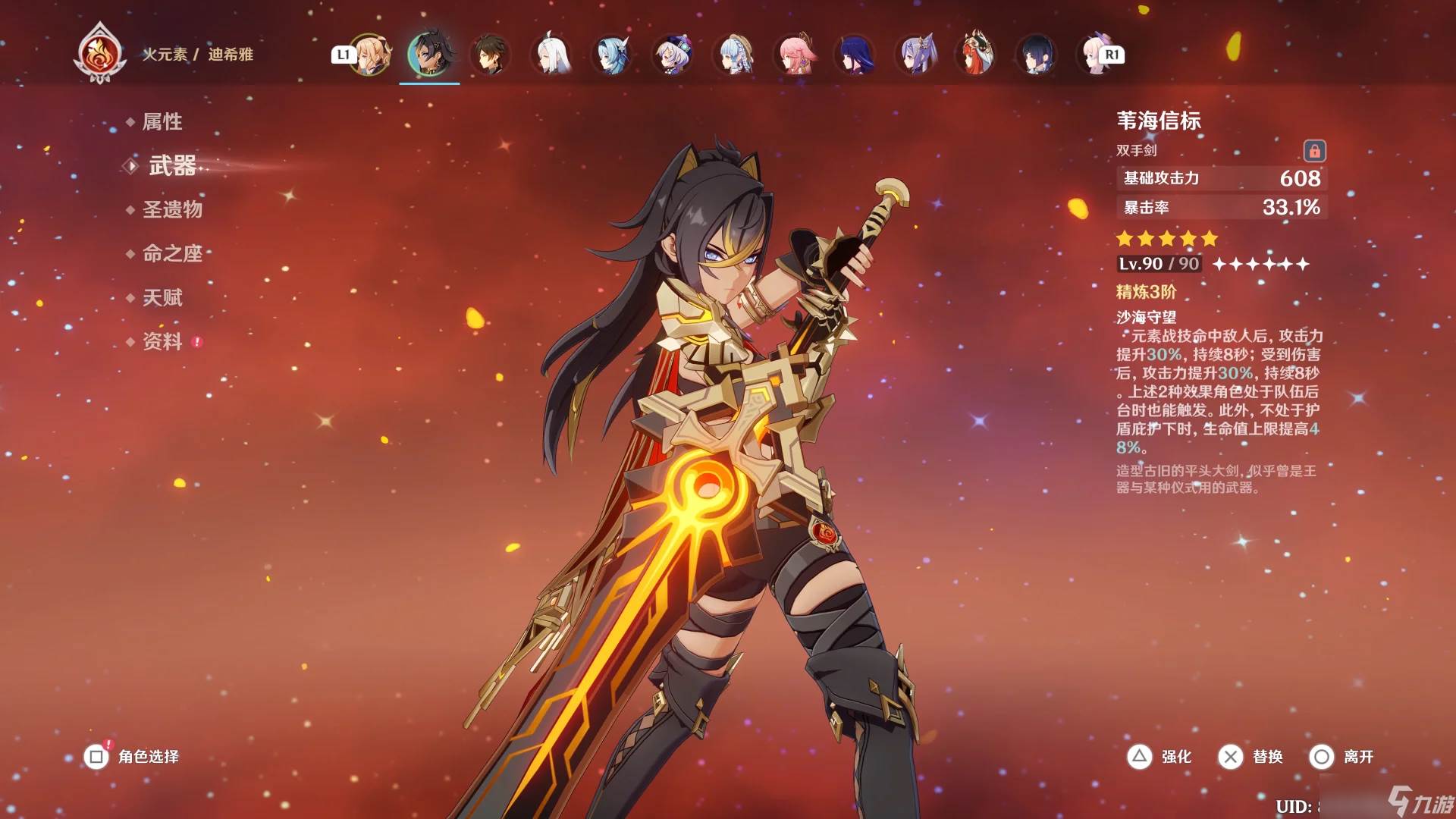Screen dimensions: 1456x819
Task: Switch to Ayaka's portrait with straw hat
Action: tap(734, 55)
